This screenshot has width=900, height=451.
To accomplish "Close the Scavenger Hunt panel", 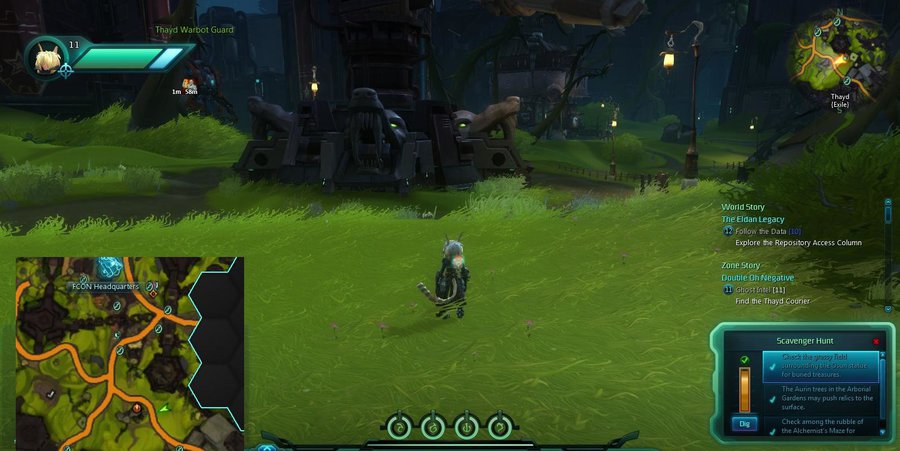I will pos(876,341).
